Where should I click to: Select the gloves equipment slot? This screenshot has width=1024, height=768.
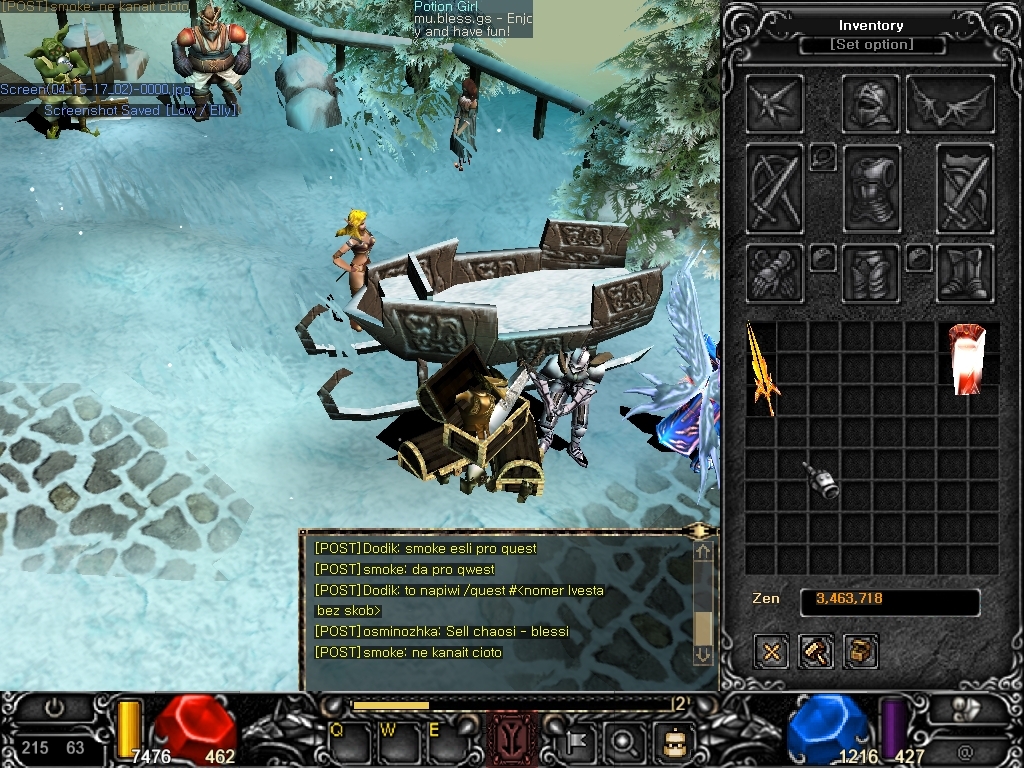coord(774,273)
